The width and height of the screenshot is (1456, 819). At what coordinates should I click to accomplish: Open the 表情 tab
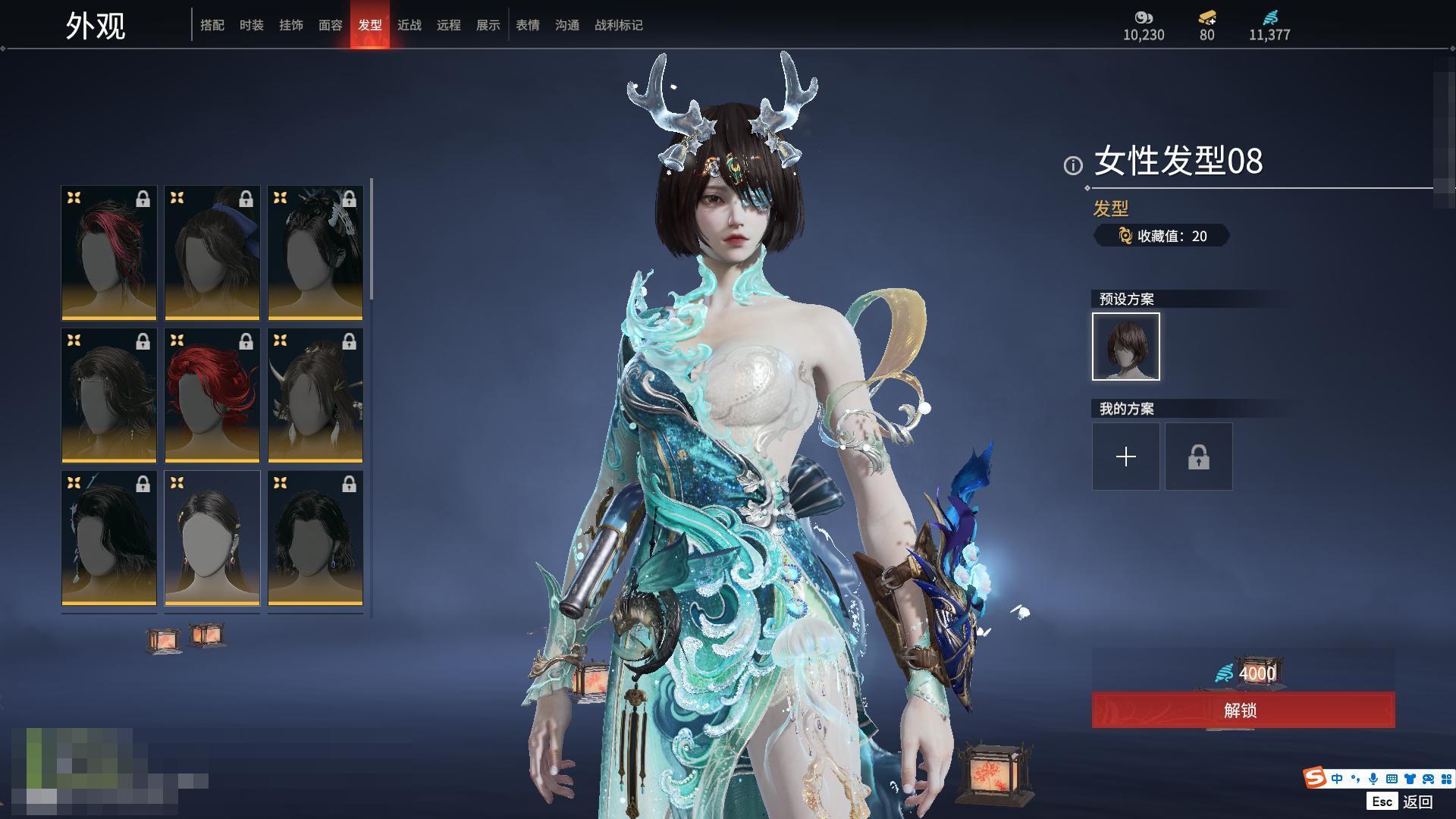pos(528,25)
